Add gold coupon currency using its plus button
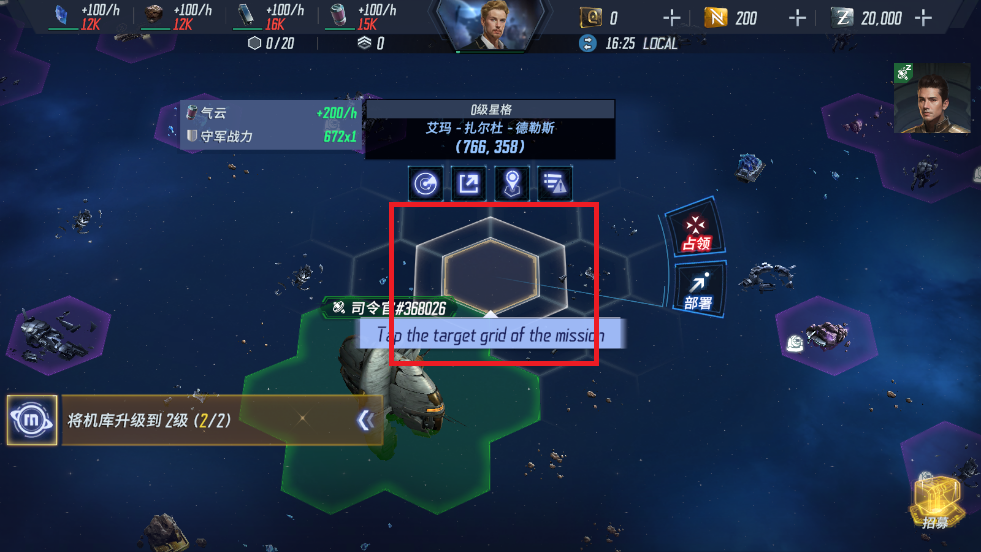981x552 pixels. tap(672, 18)
